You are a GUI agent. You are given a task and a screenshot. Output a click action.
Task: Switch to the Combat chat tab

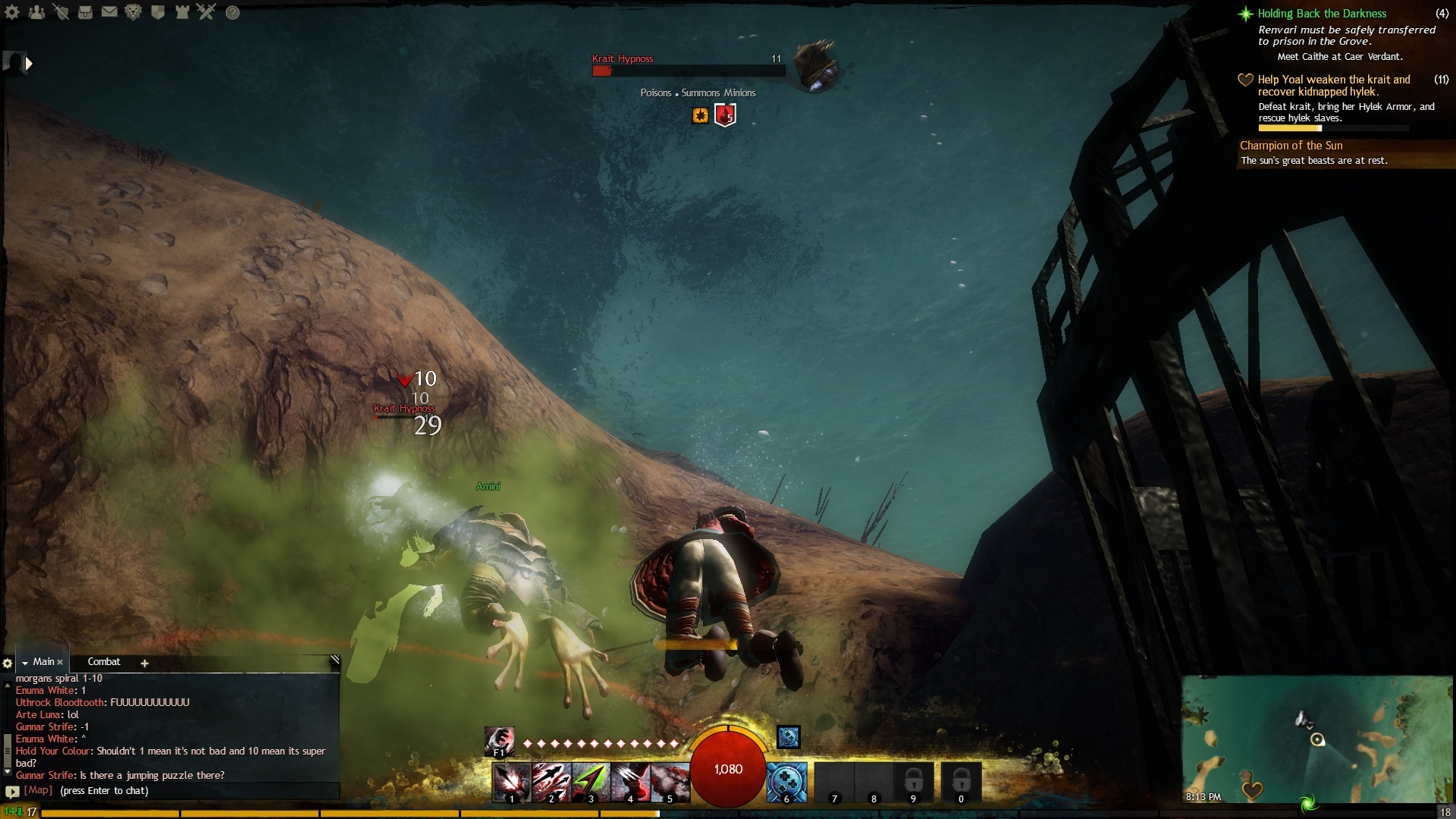[104, 662]
